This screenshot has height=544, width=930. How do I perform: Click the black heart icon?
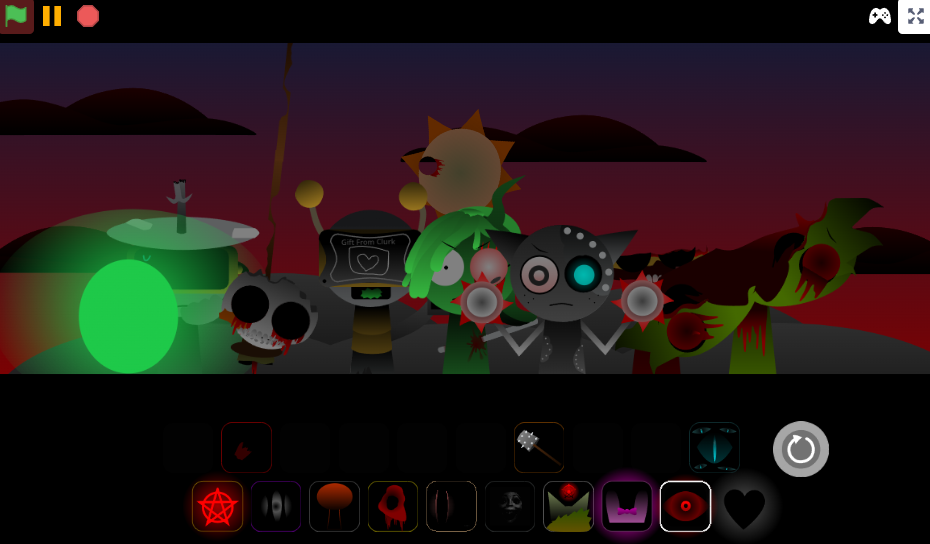[744, 508]
